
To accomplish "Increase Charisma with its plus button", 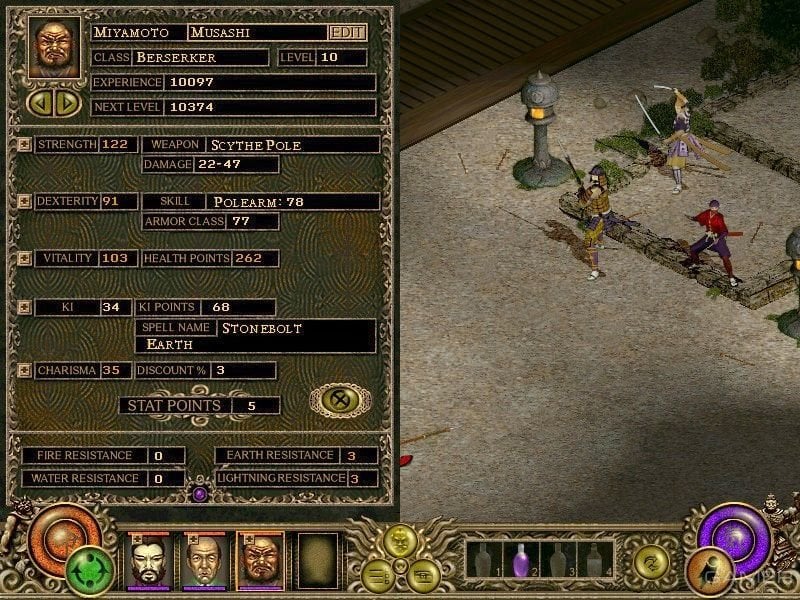I will pyautogui.click(x=25, y=370).
